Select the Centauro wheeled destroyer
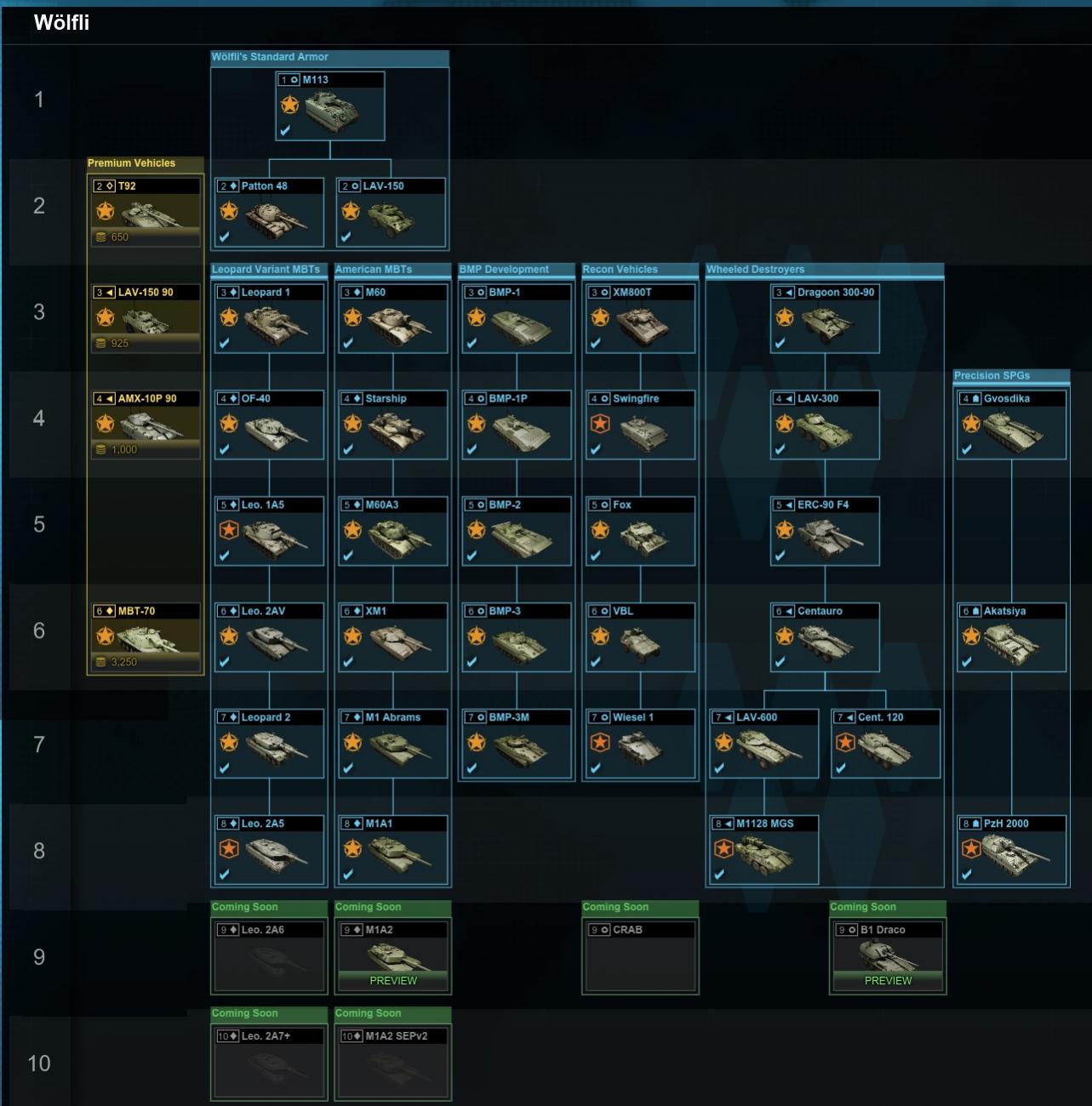1092x1106 pixels. [x=824, y=638]
